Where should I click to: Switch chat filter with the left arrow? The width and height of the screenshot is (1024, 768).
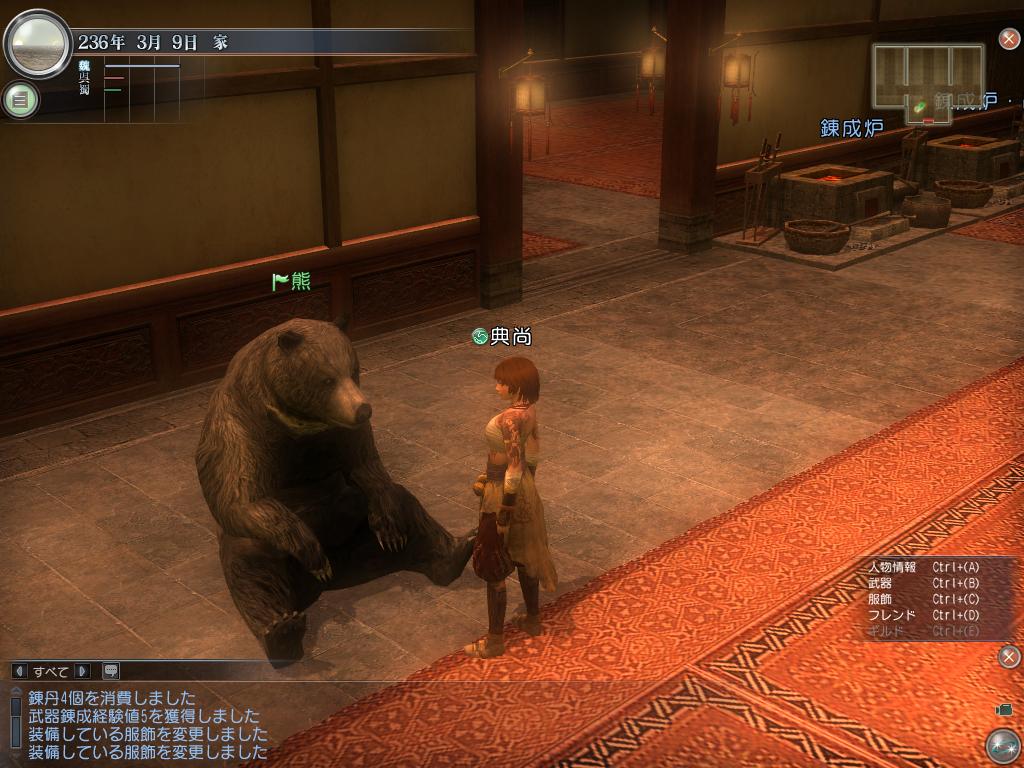pos(19,671)
